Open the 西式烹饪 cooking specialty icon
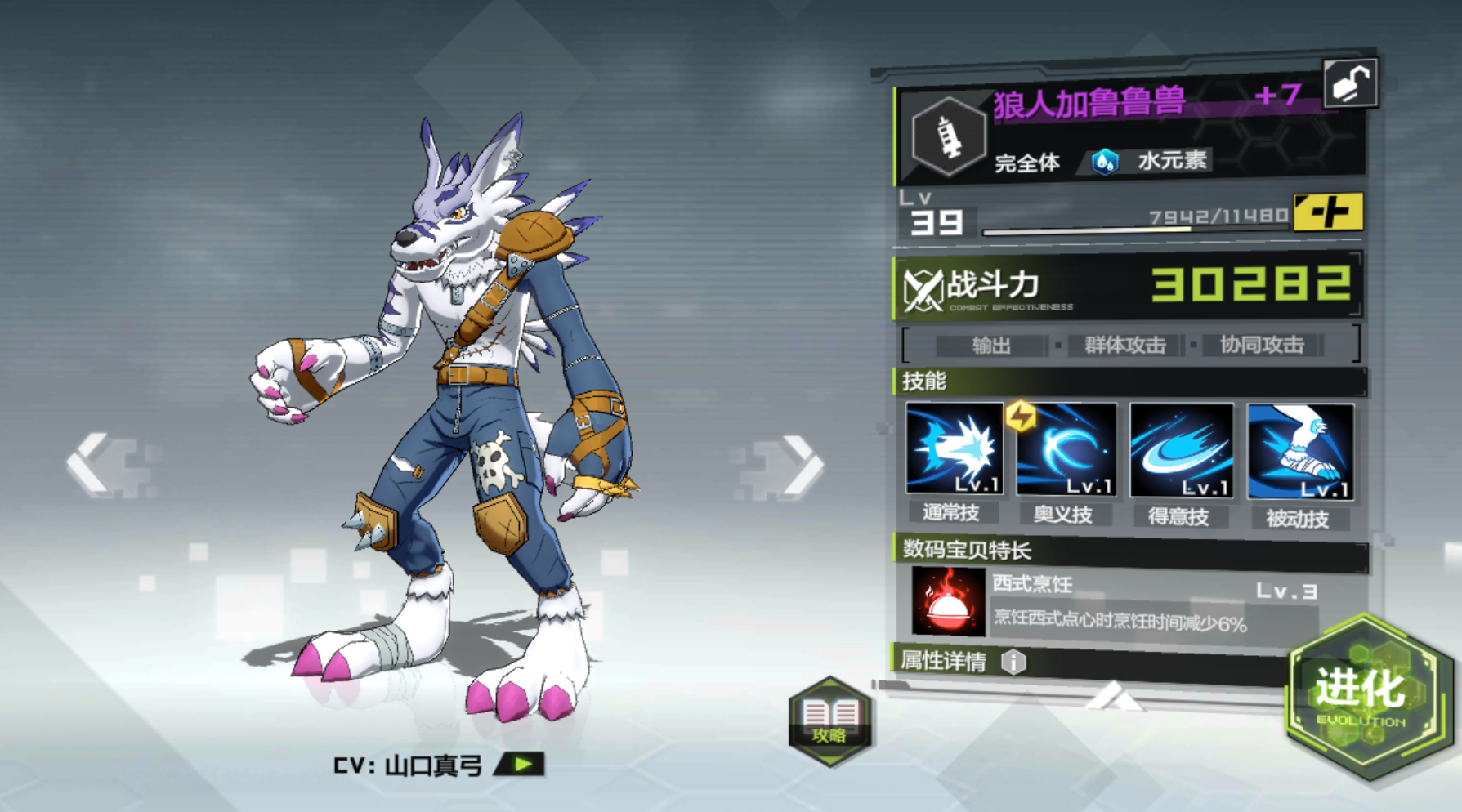This screenshot has height=812, width=1462. (948, 602)
